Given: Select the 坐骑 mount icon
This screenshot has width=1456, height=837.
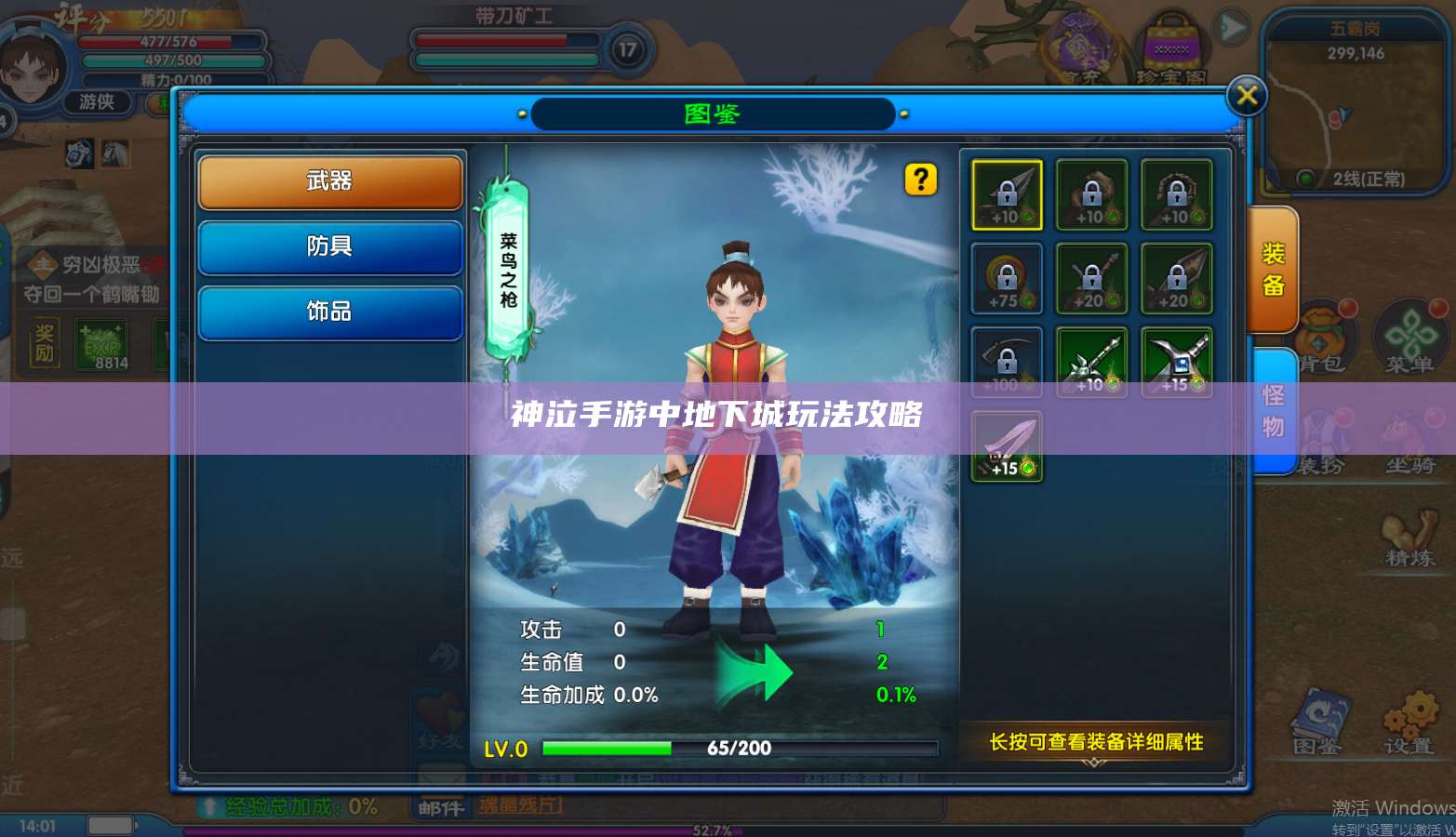Looking at the screenshot, I should (1409, 432).
